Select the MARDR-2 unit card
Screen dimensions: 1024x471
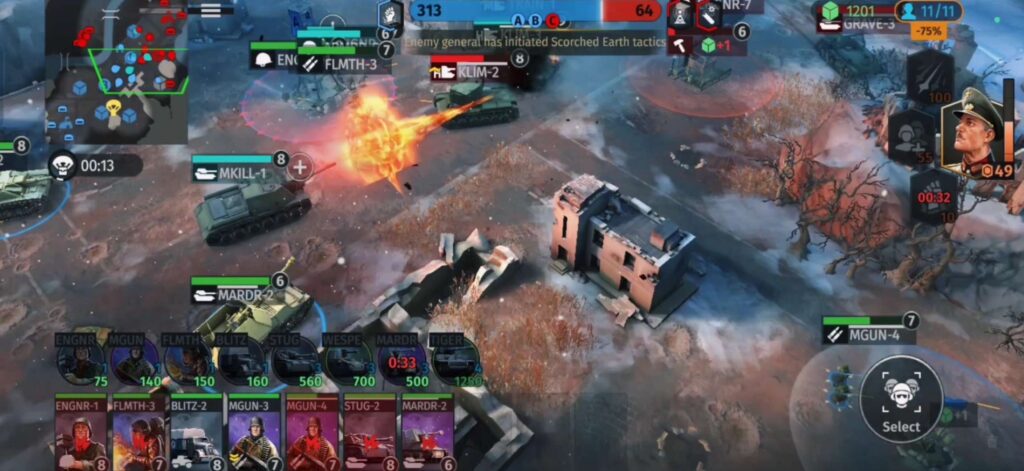click(x=427, y=433)
